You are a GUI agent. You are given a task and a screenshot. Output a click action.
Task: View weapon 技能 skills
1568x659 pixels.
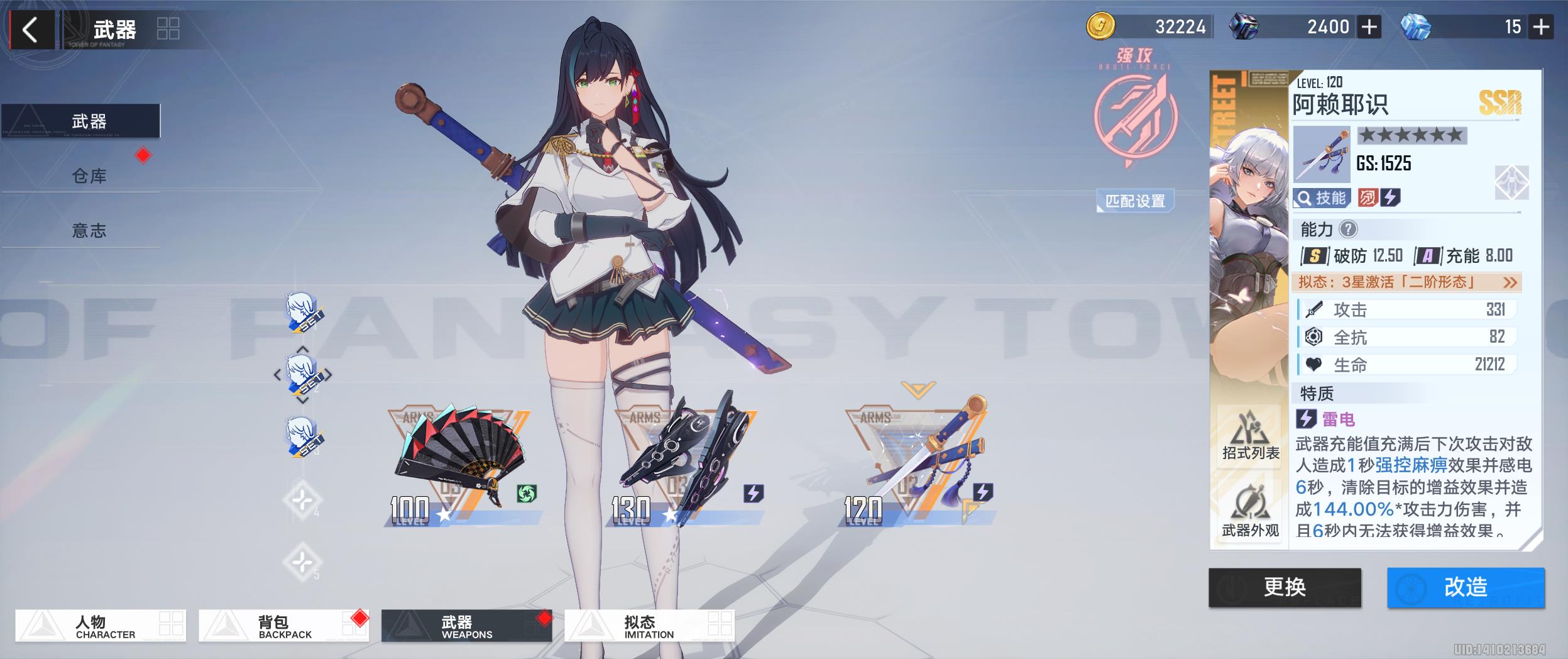1322,198
